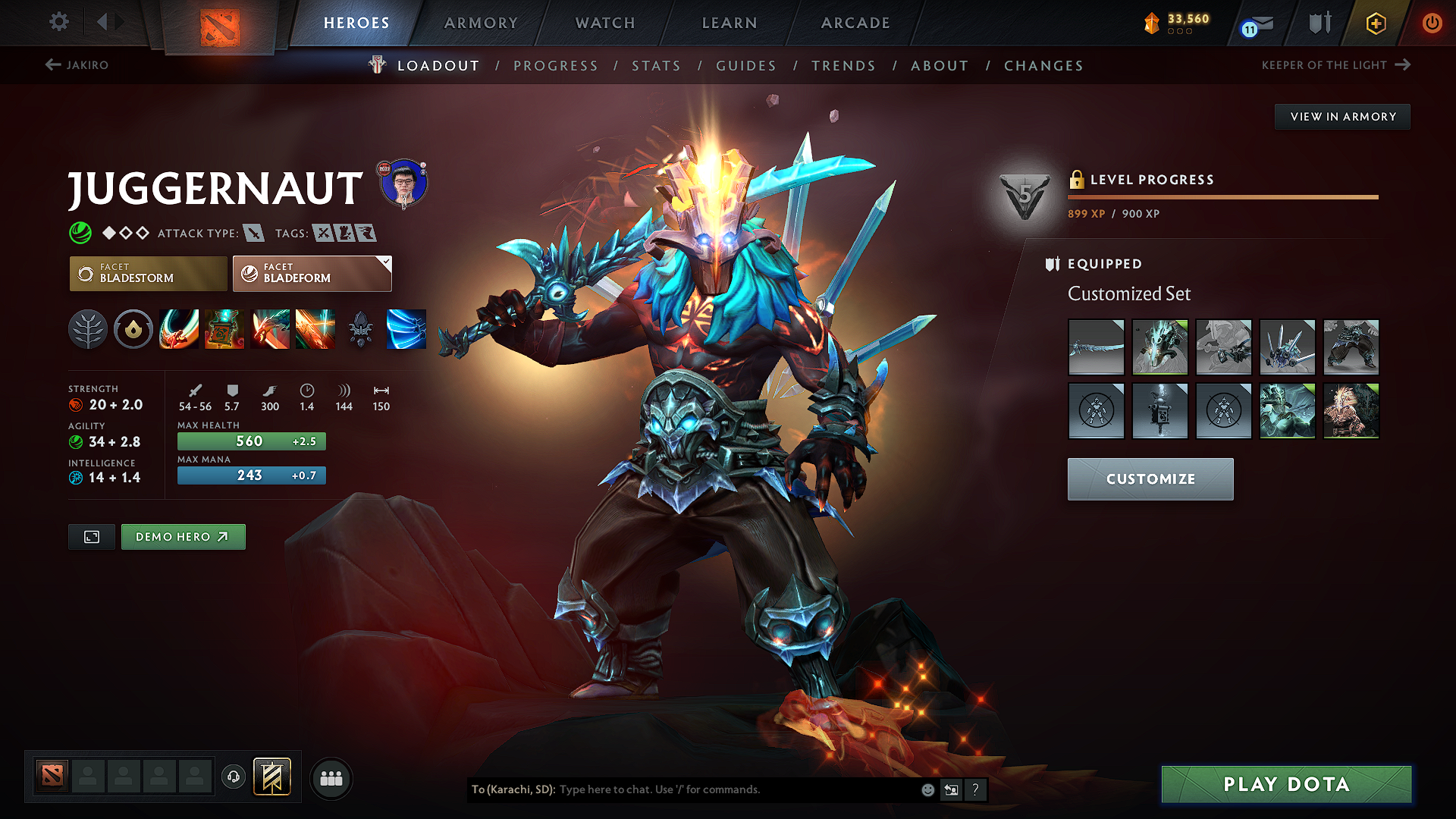Click the Level Progress XP bar
Image resolution: width=1456 pixels, height=819 pixels.
click(1222, 196)
